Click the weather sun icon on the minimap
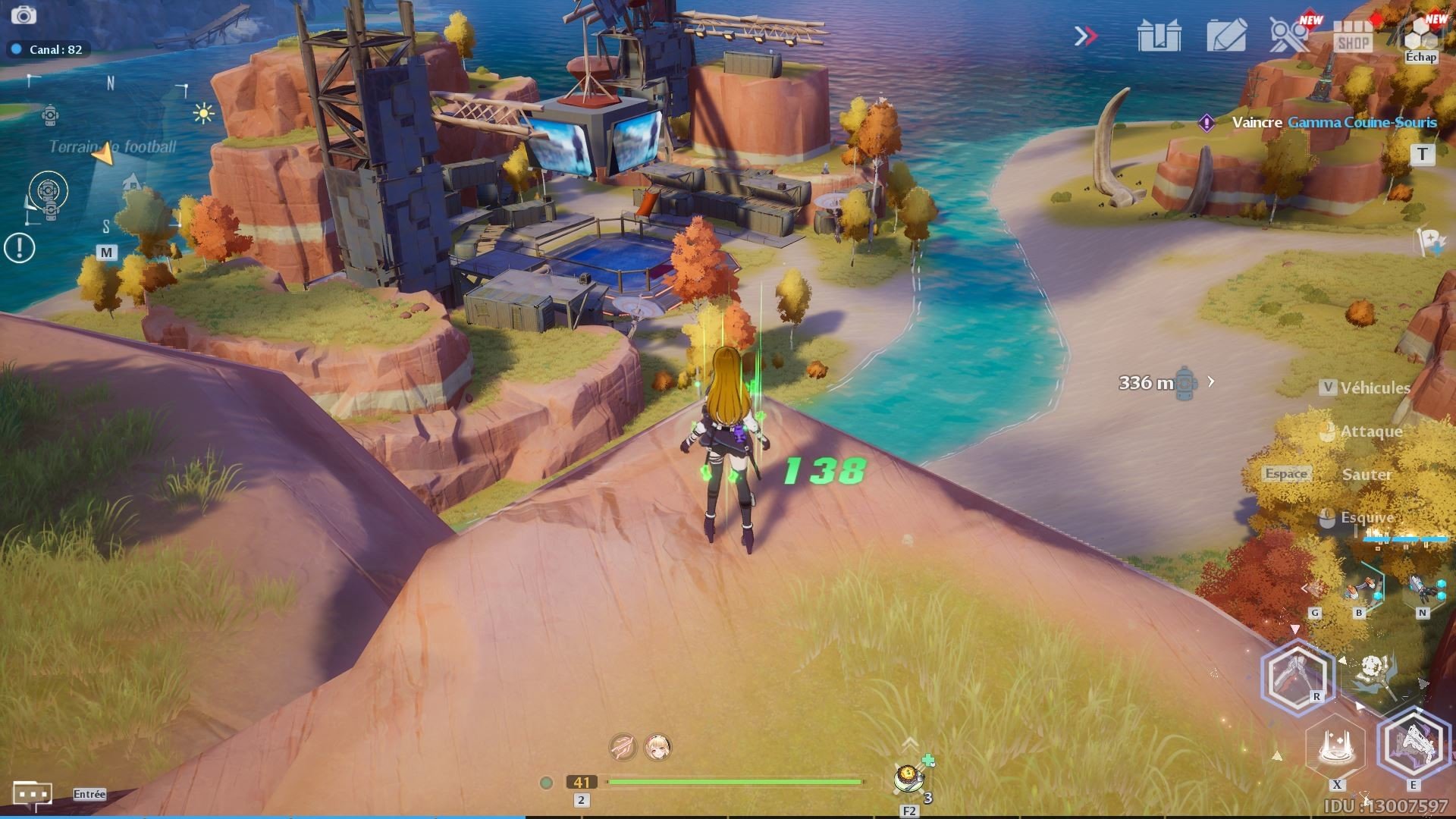 [203, 112]
